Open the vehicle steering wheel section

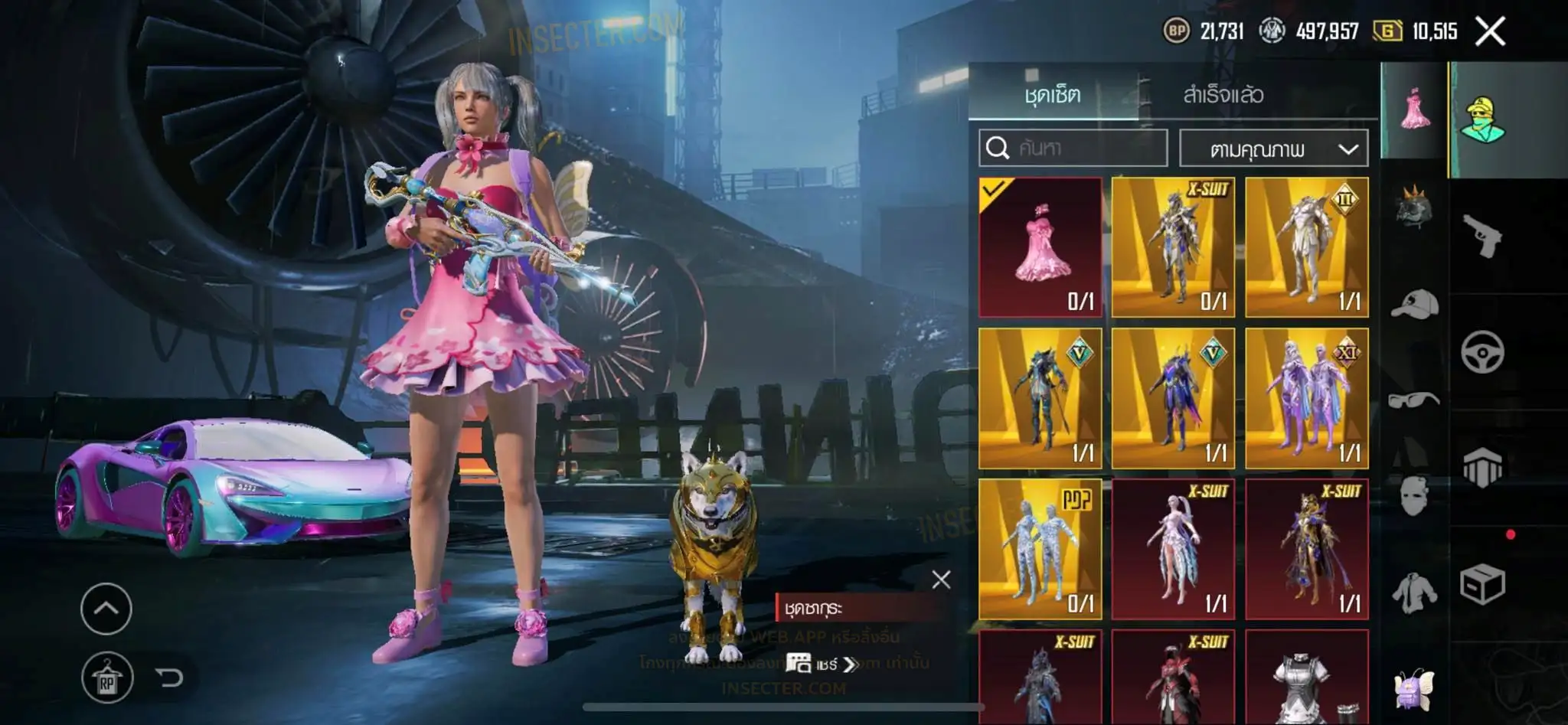[x=1482, y=352]
